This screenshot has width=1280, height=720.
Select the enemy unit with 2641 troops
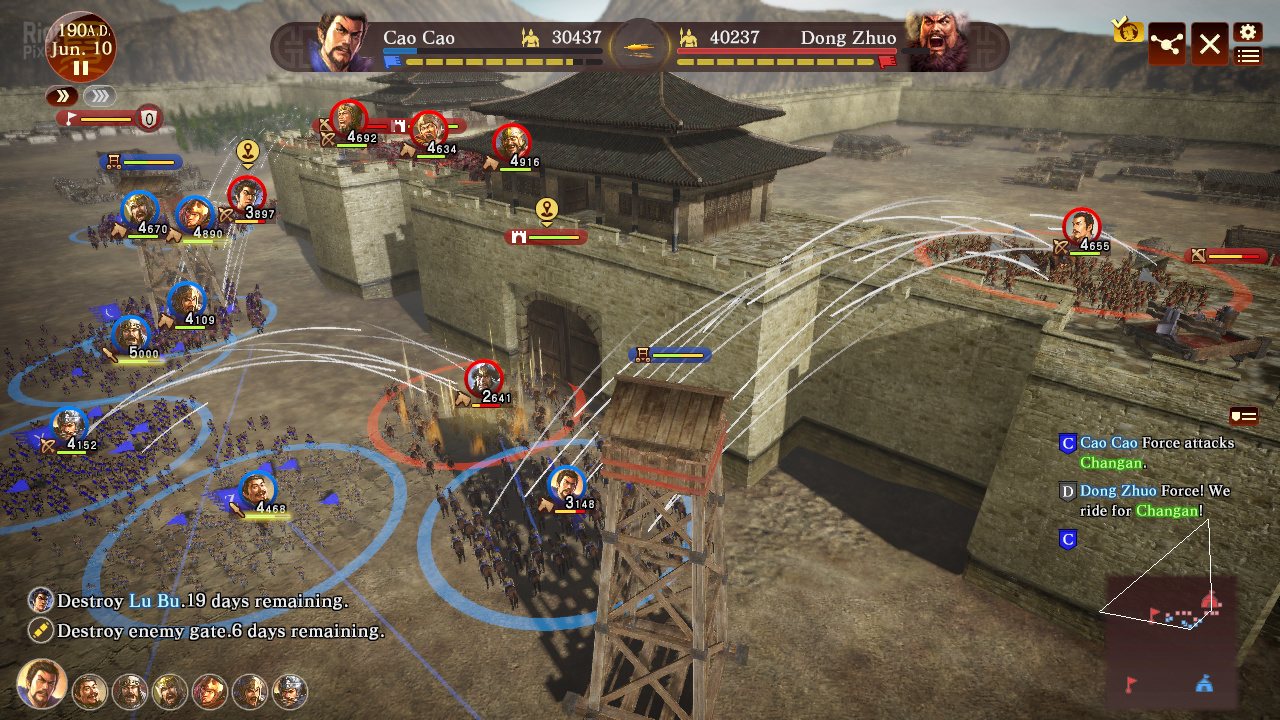[484, 379]
